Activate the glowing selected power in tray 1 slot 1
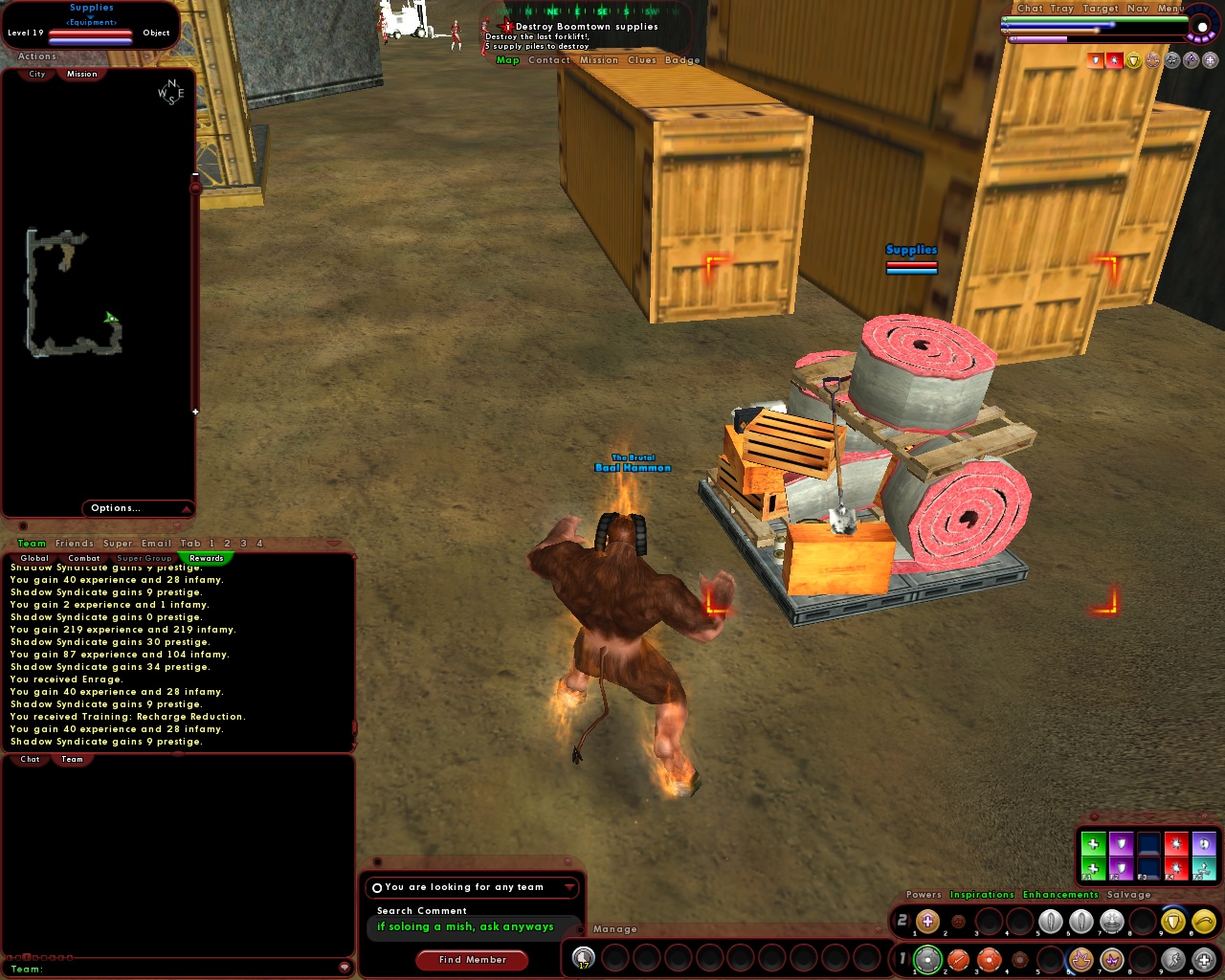 coord(929,959)
